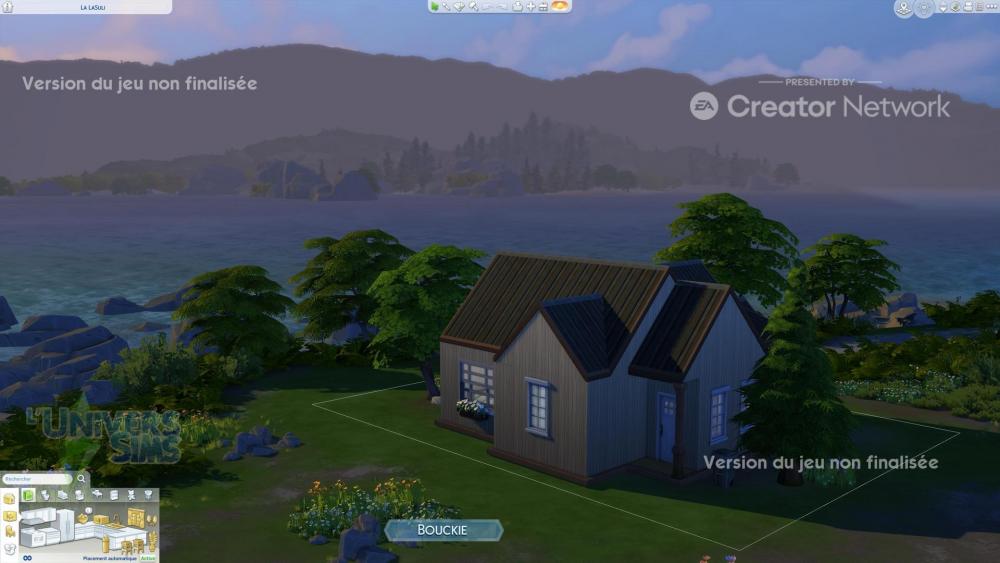The width and height of the screenshot is (1000, 563).
Task: Click the infinity filter icon
Action: (28, 558)
